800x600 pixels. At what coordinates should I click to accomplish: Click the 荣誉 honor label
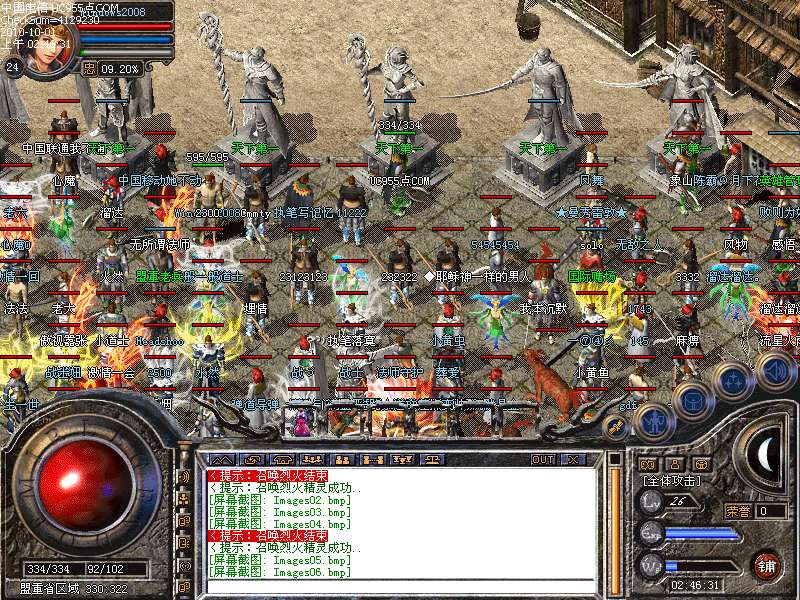[x=738, y=511]
